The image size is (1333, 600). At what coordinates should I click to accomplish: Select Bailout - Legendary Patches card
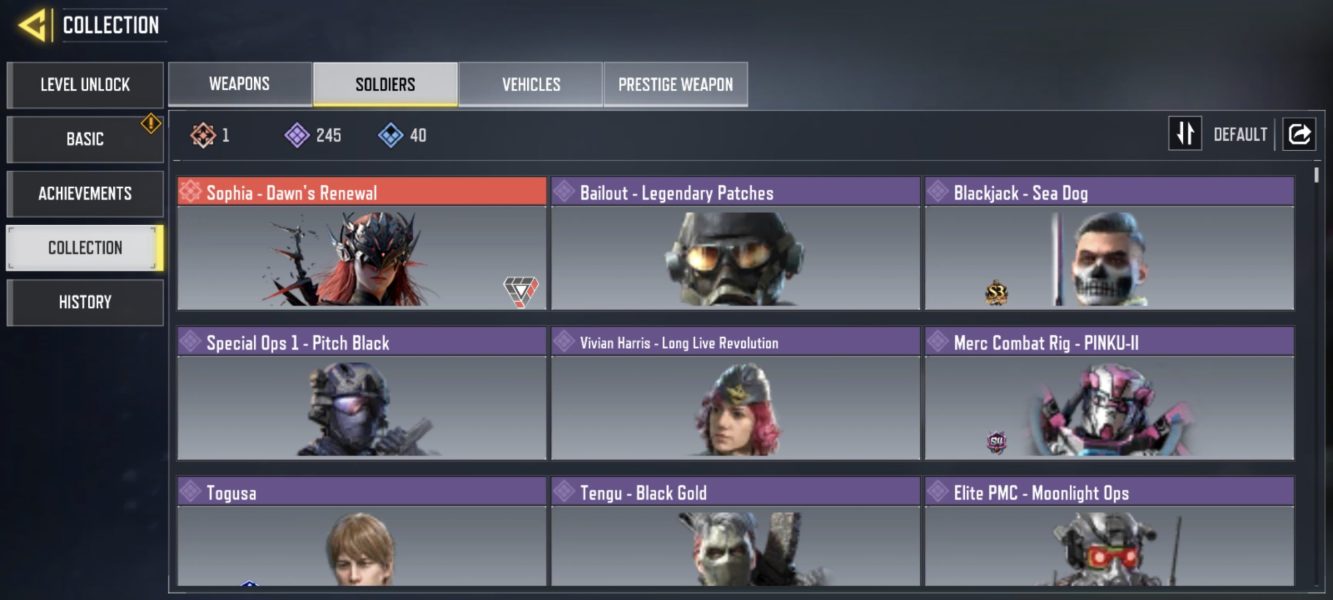735,244
